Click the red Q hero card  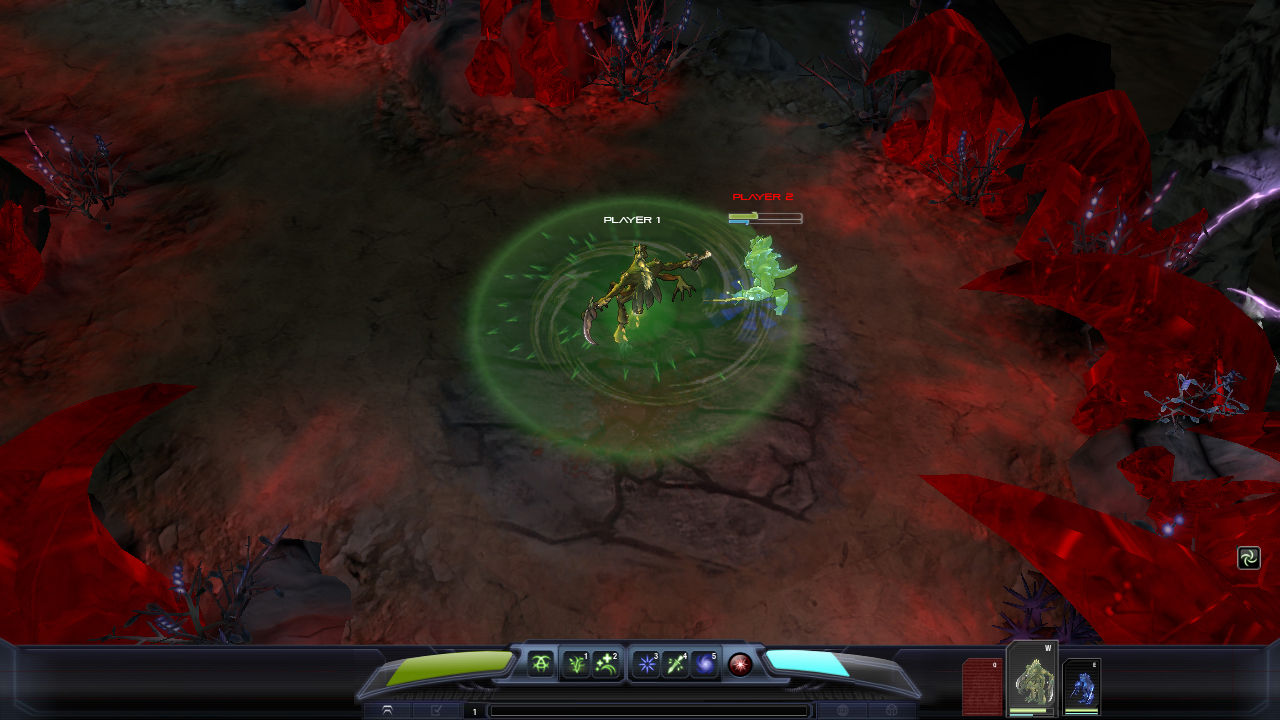pos(983,686)
